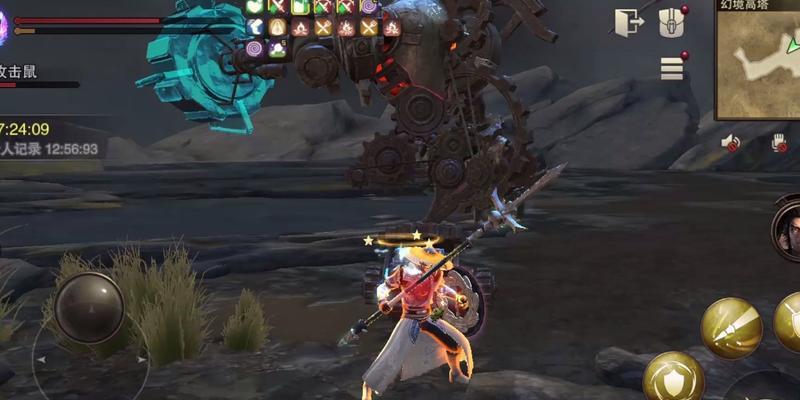
Task: Toggle the muted speaker icon
Action: tap(730, 143)
